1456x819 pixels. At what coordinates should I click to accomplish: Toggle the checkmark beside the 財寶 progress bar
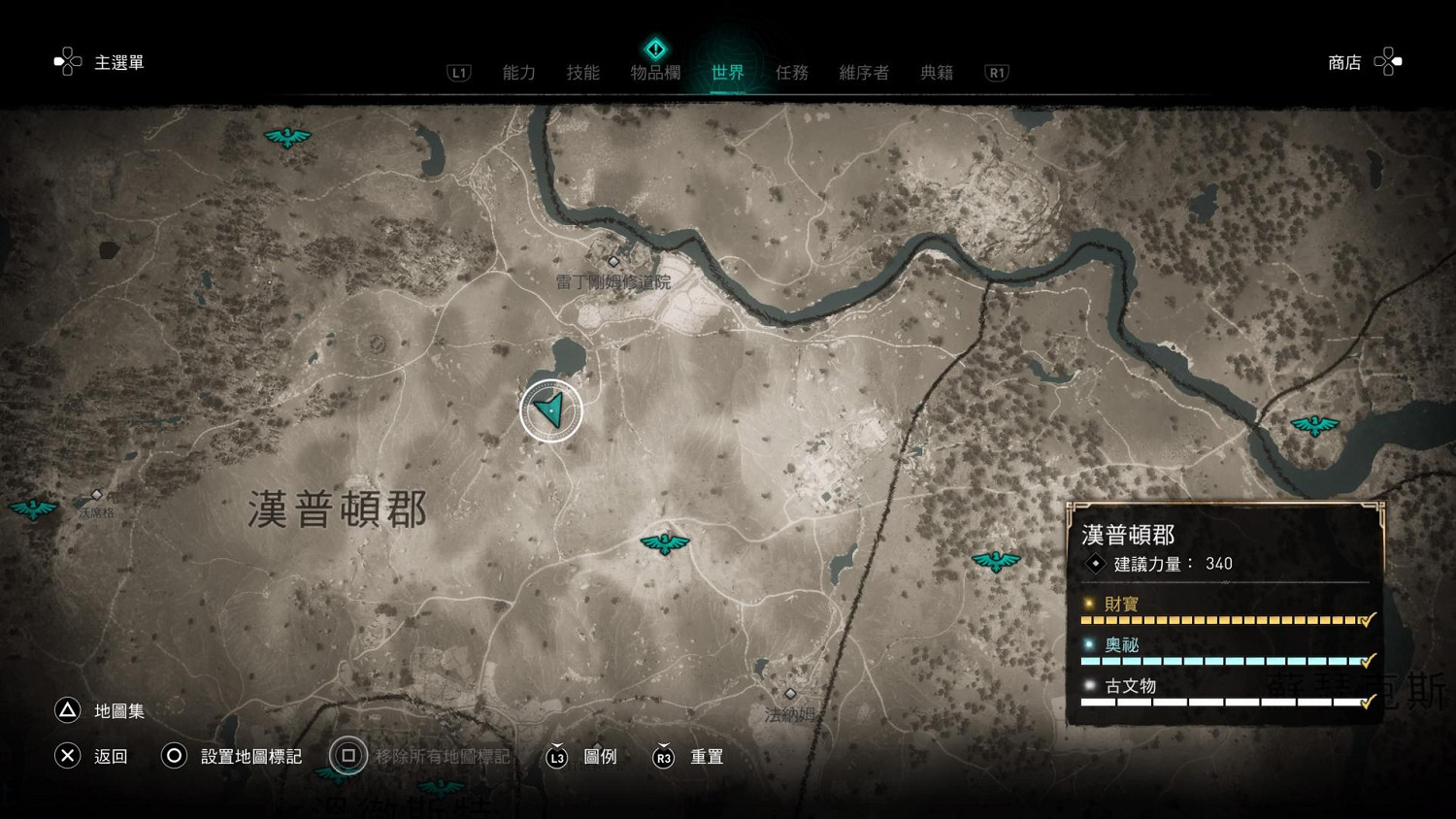[x=1367, y=619]
